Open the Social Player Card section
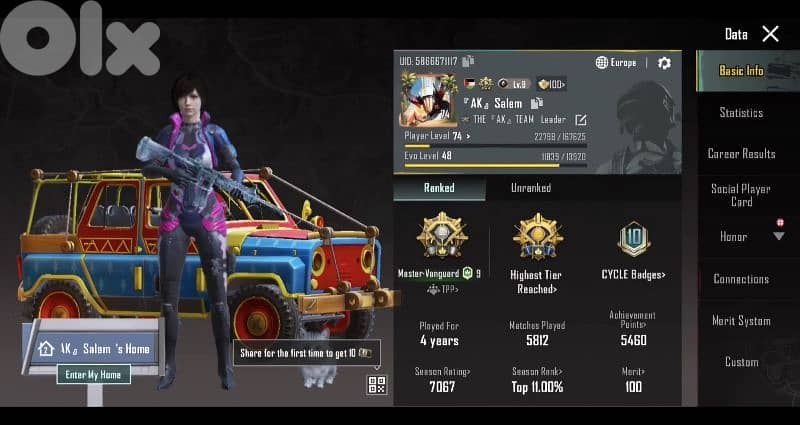Image resolution: width=800 pixels, height=425 pixels. (741, 195)
